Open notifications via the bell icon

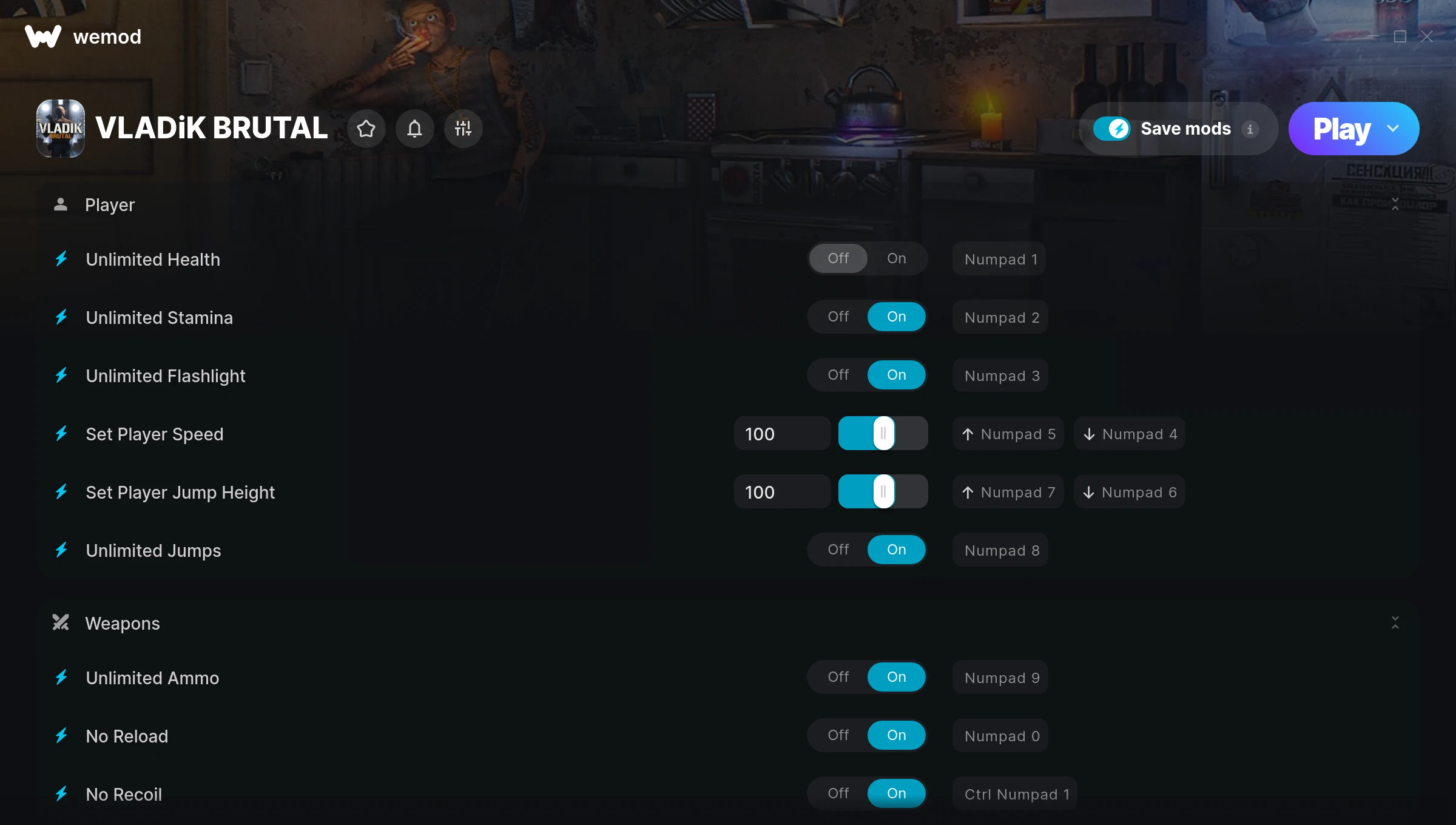coord(415,129)
